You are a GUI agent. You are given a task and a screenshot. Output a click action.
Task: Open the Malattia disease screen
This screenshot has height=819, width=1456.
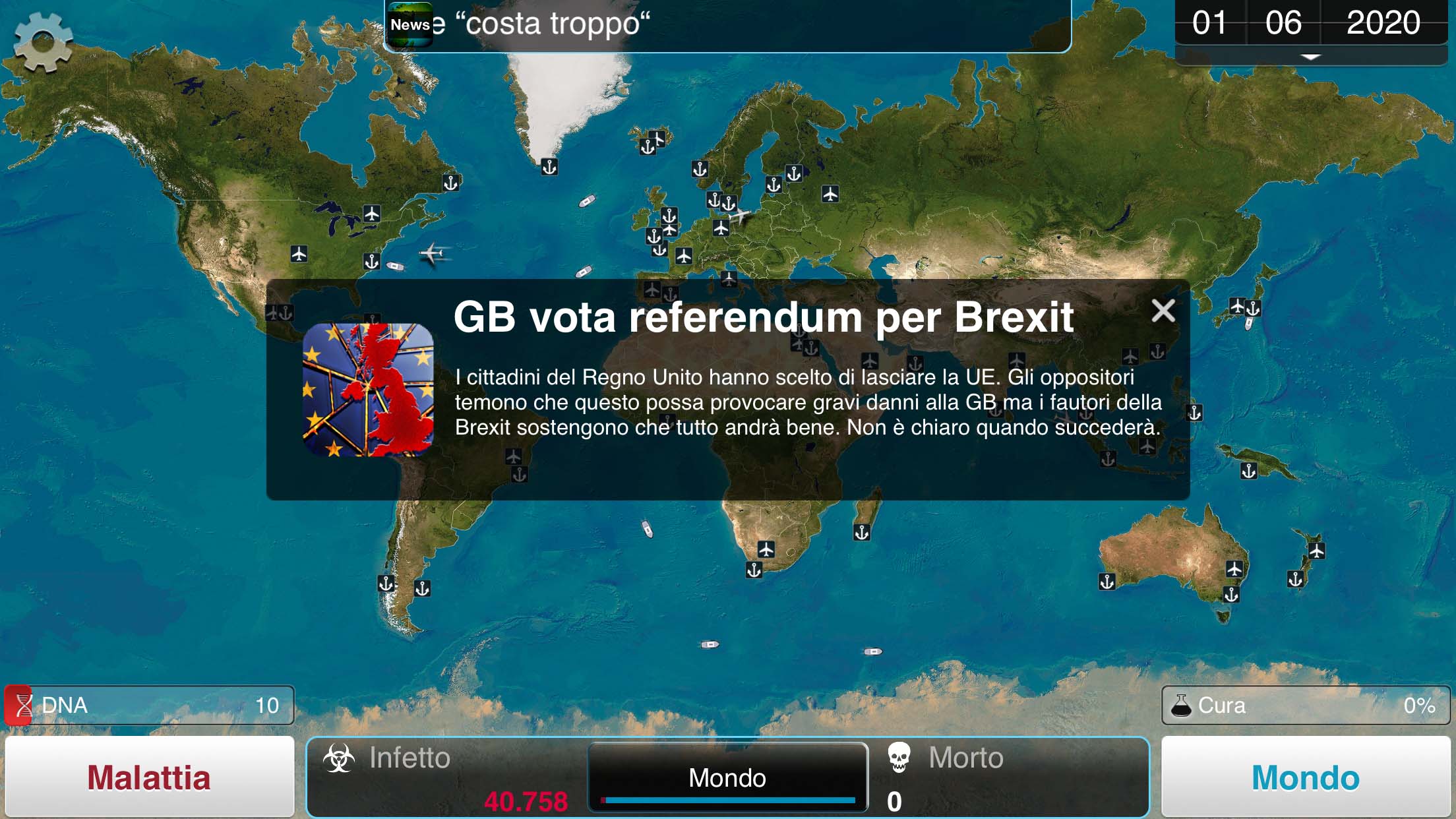pos(149,777)
